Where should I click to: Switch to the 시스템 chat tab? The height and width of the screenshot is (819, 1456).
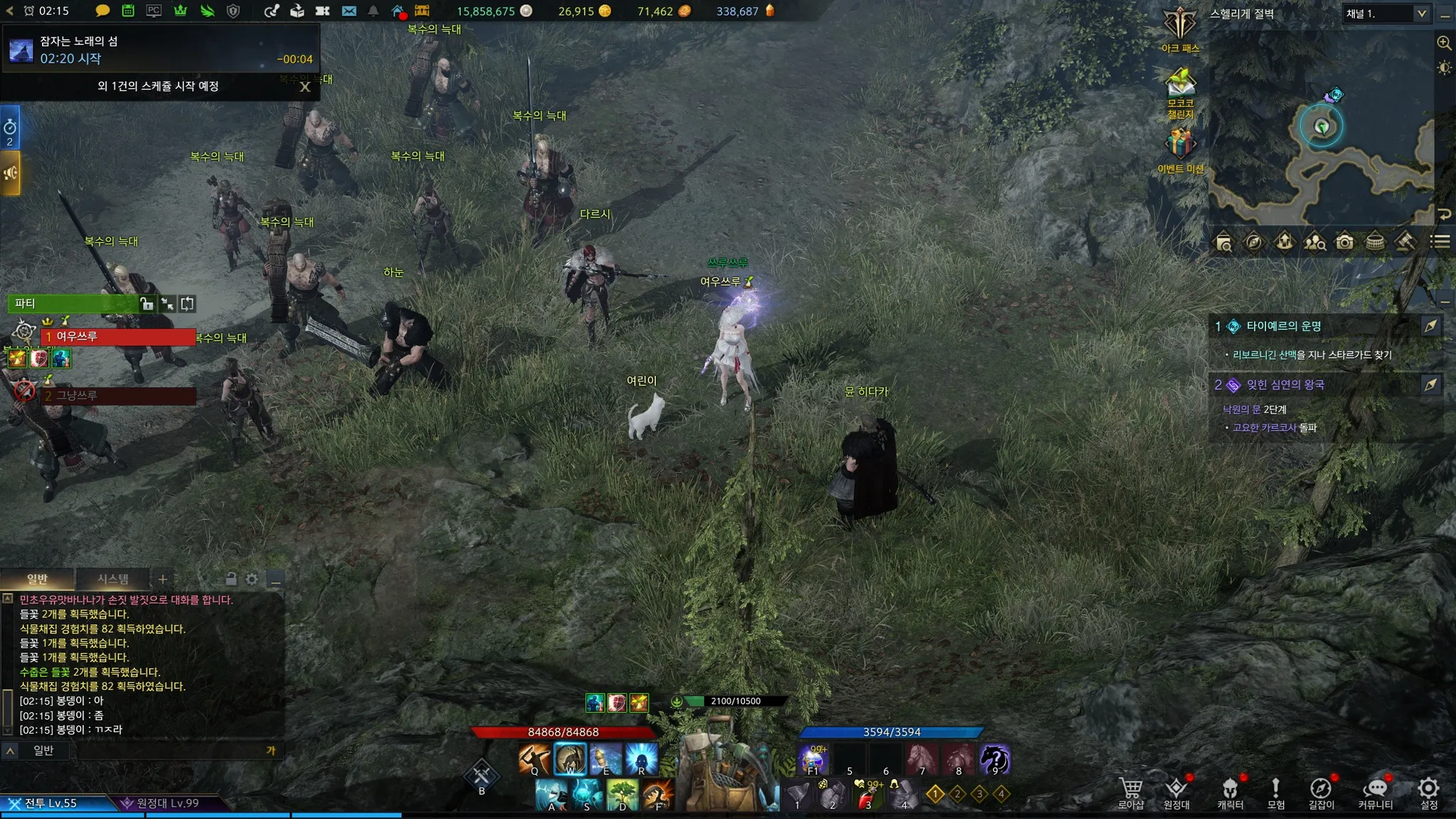point(113,579)
